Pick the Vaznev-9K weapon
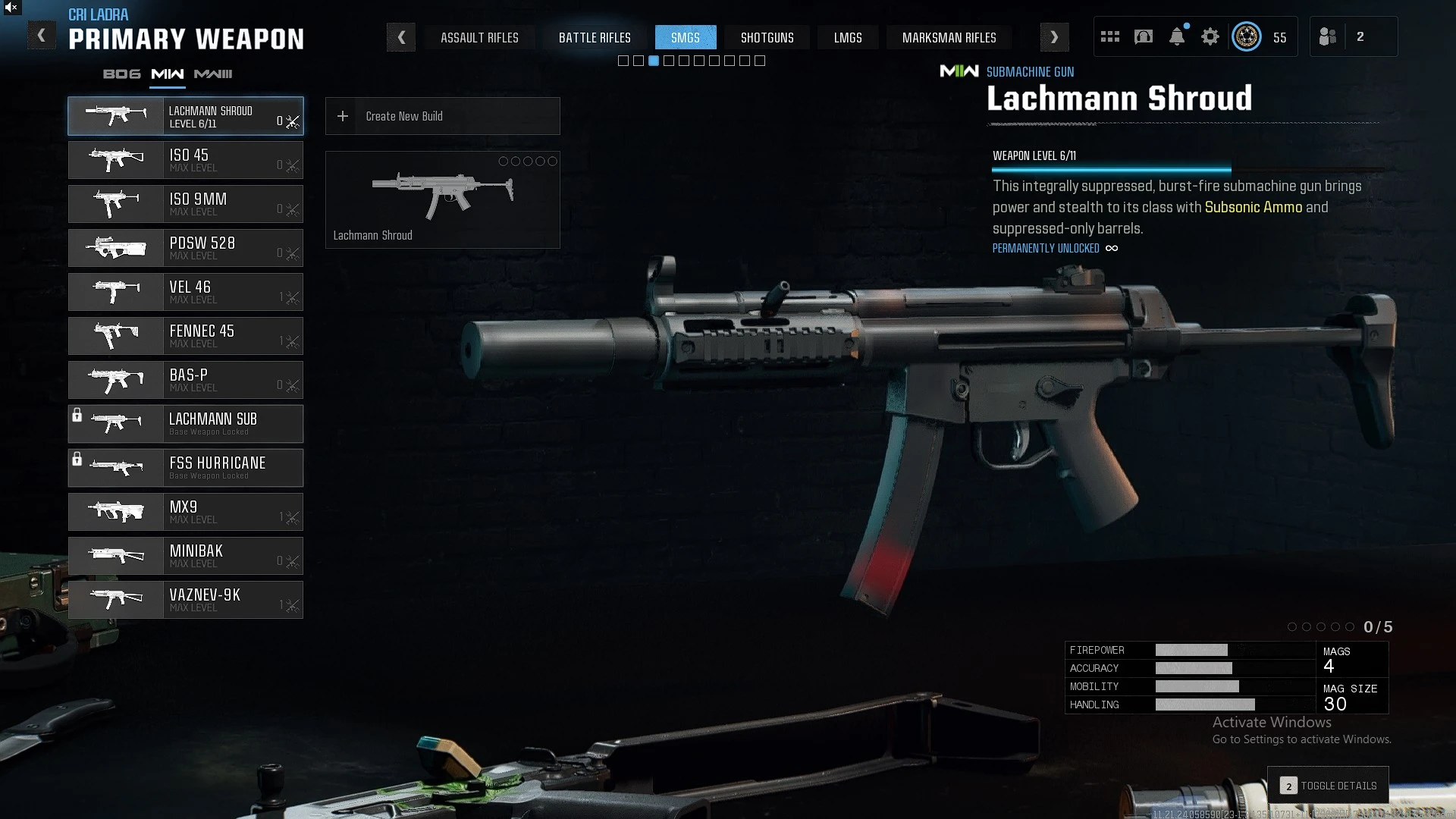 tap(186, 600)
